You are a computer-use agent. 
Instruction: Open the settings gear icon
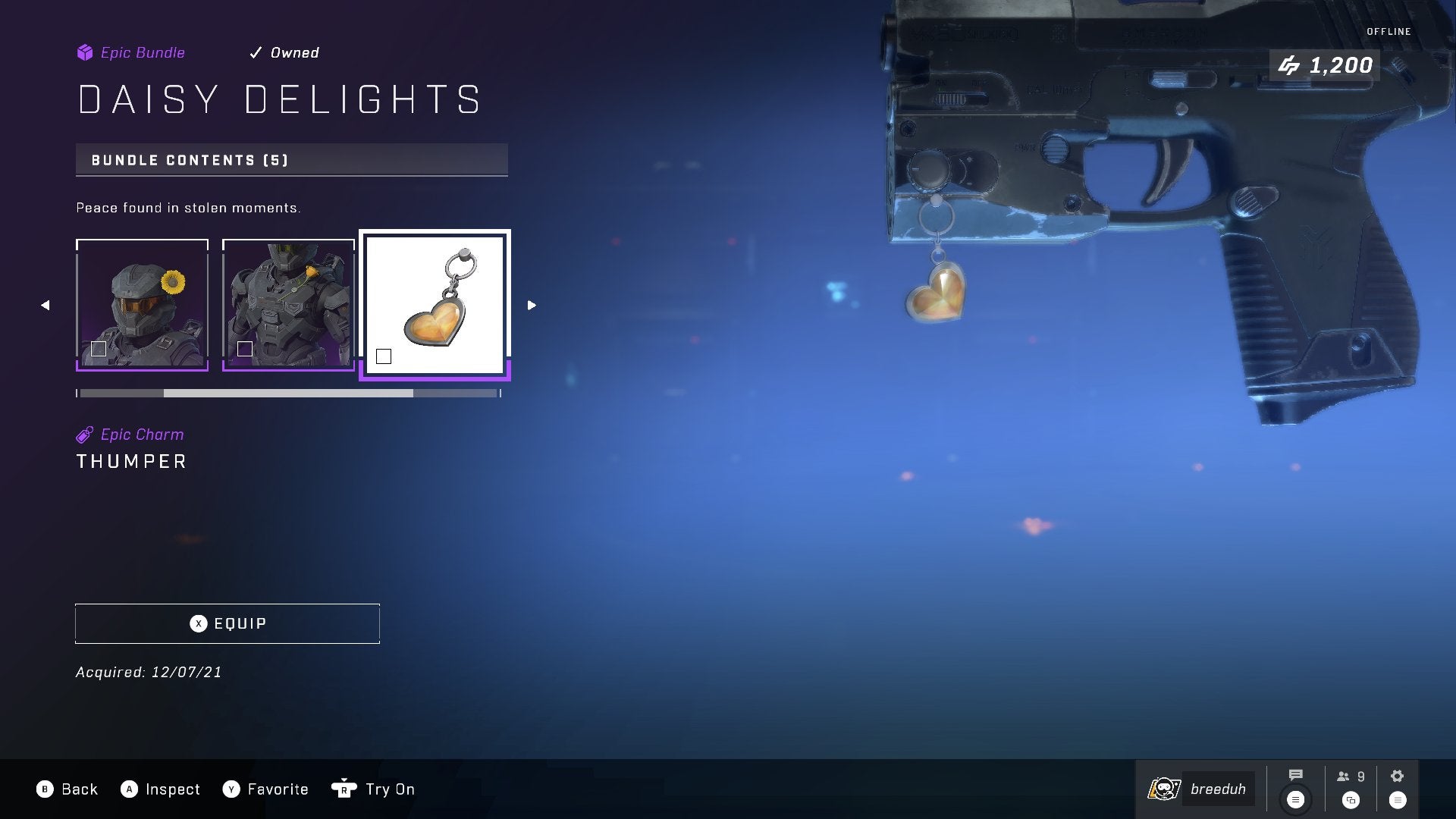[1395, 775]
